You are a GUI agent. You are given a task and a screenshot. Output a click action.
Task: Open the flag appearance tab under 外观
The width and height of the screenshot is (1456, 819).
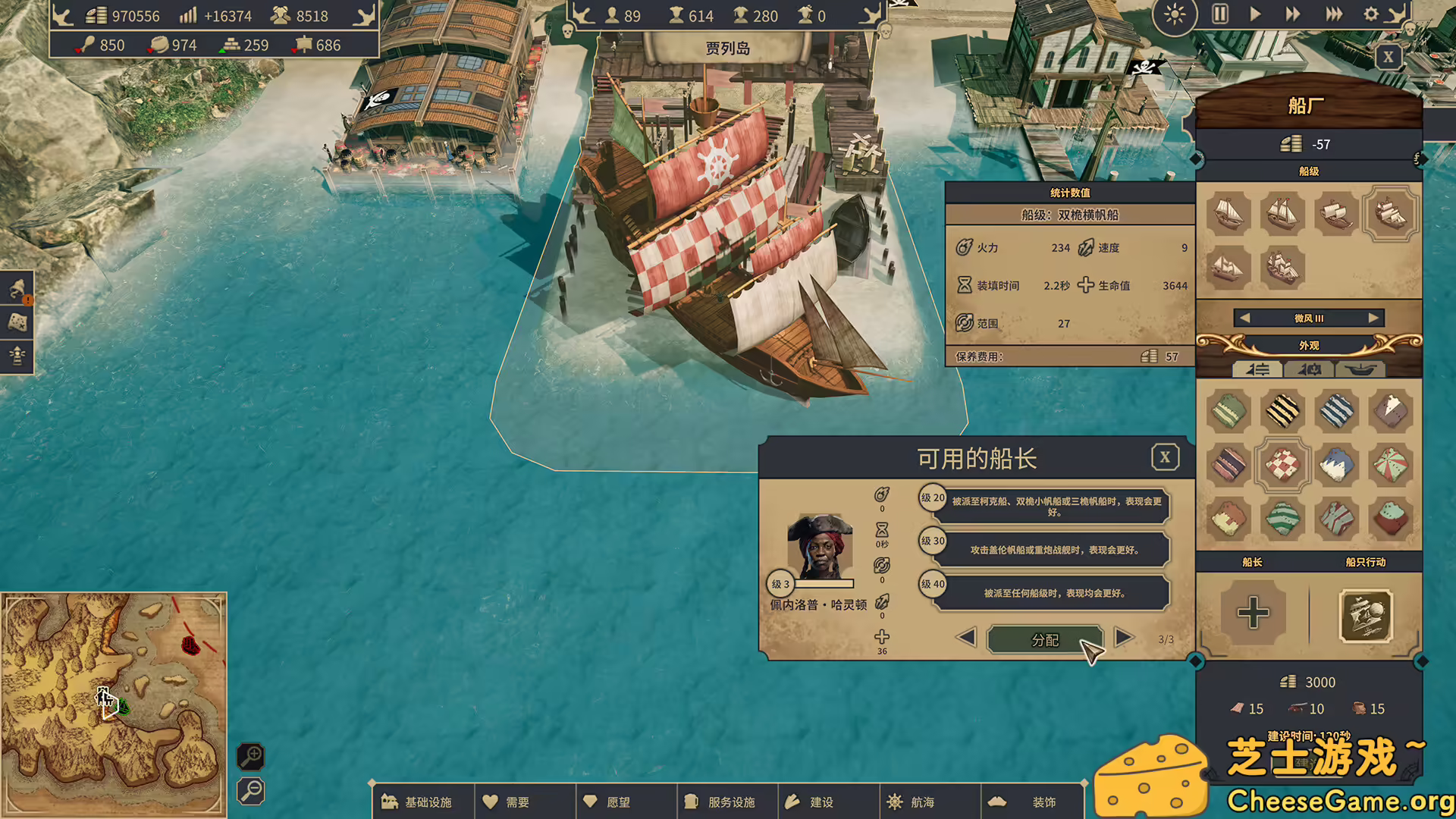[x=1310, y=370]
